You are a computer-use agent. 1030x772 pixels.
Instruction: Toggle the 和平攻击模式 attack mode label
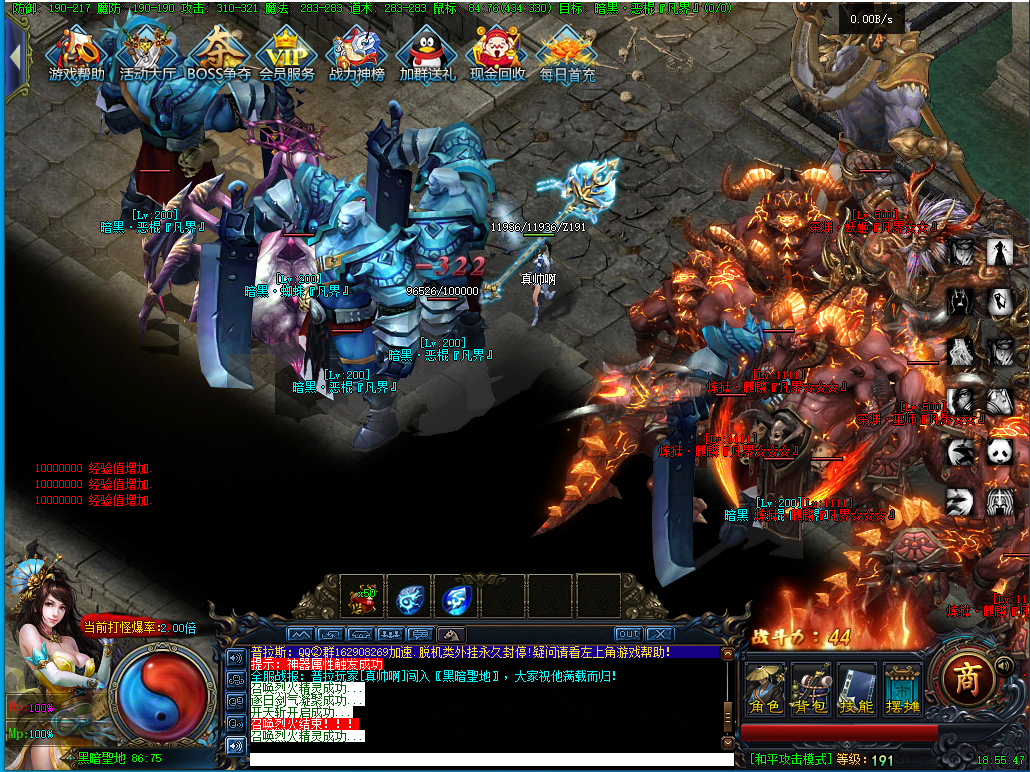tap(791, 759)
